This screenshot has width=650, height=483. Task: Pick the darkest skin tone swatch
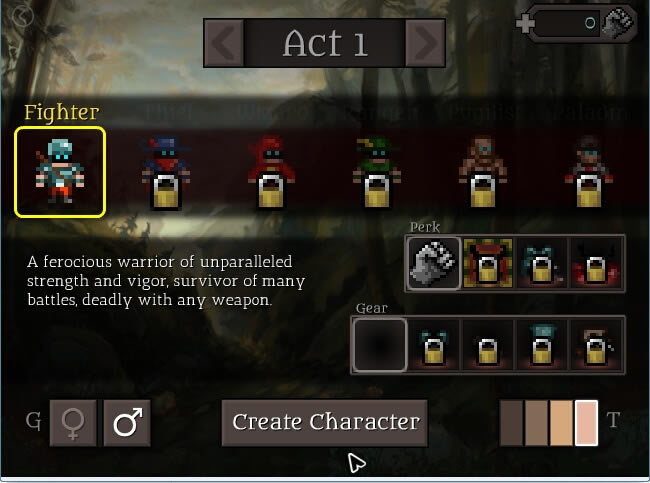click(x=511, y=422)
